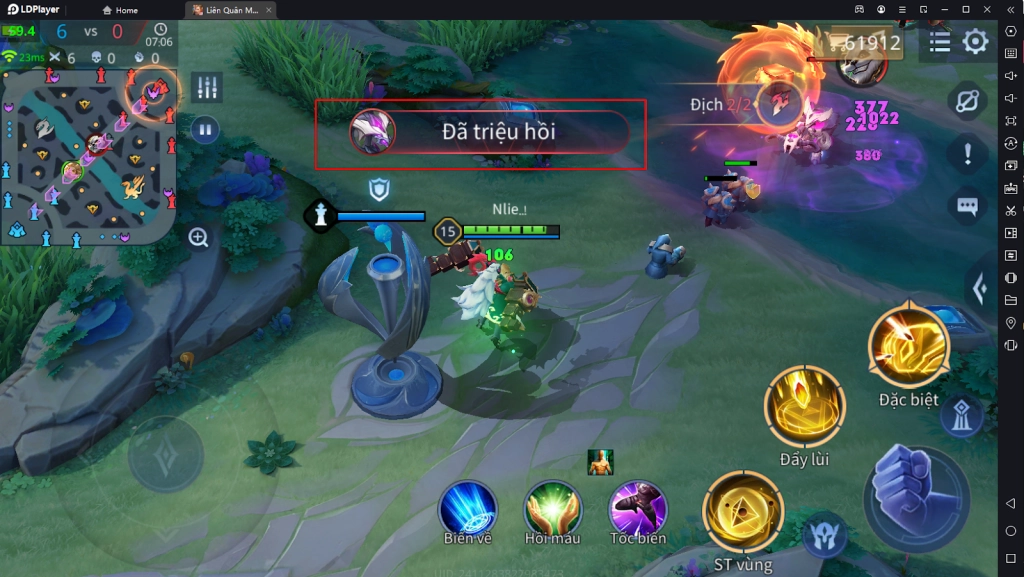Open the scoreboard list icon
Viewport: 1024px width, 577px height.
coord(940,42)
